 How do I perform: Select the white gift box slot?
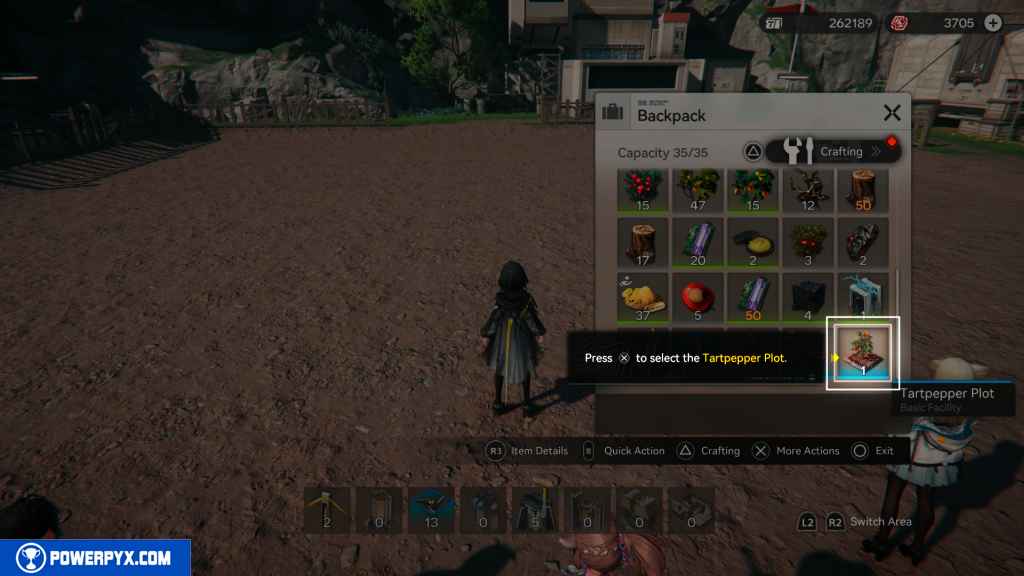[x=862, y=298]
